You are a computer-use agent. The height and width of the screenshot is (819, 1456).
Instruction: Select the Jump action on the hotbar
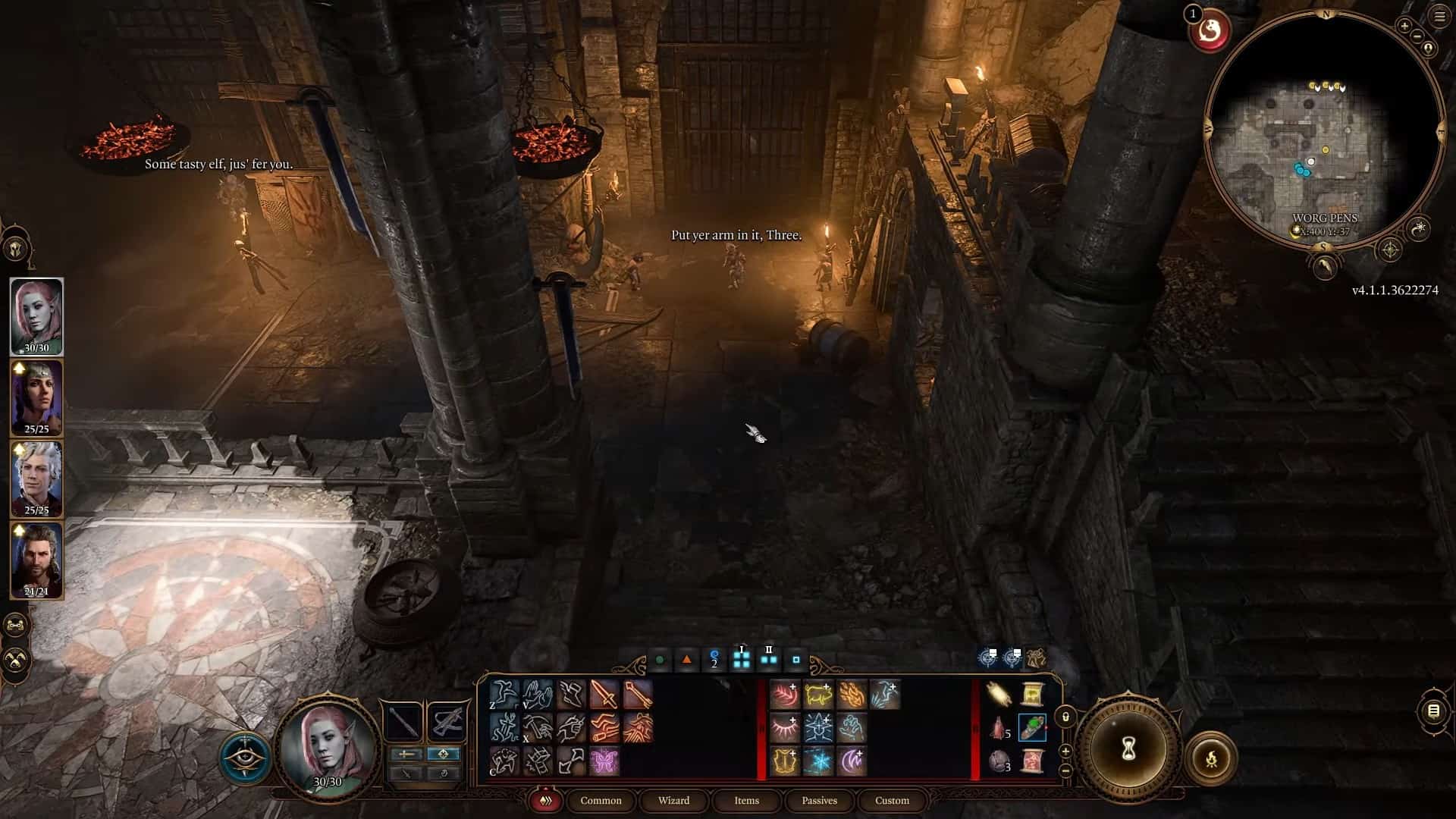point(504,694)
